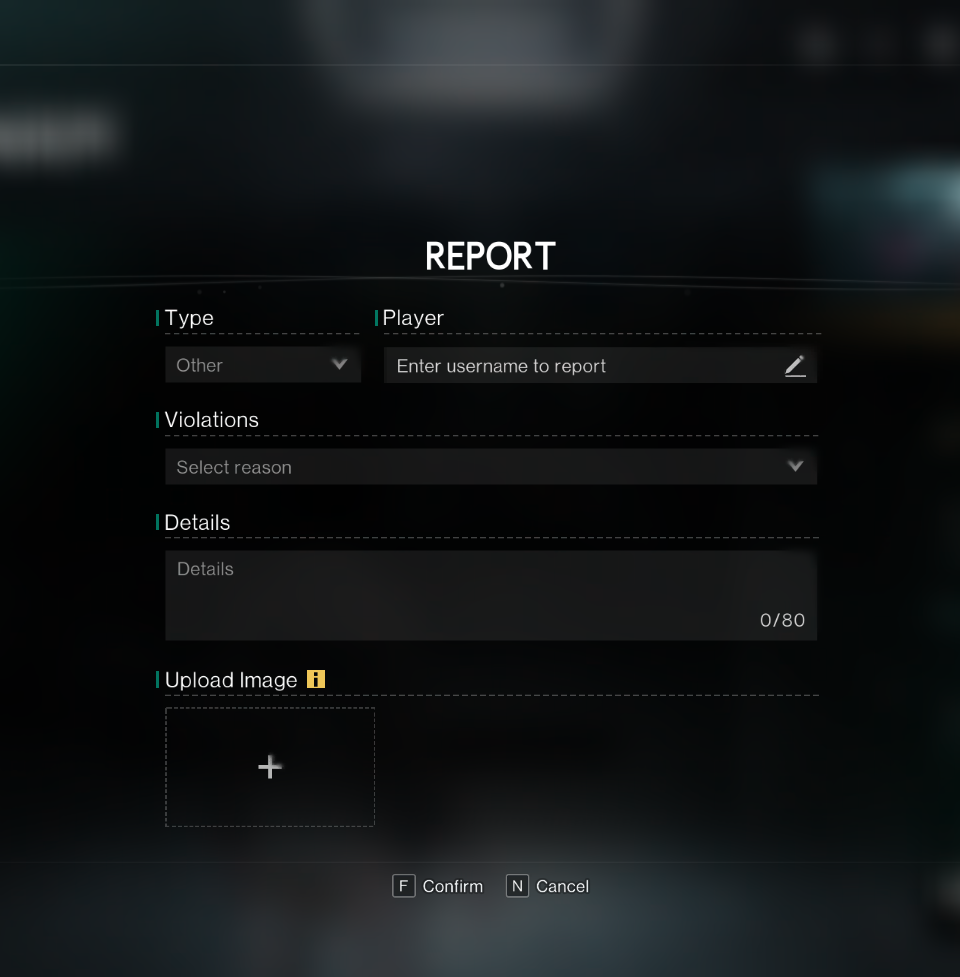Cancel the report form
The height and width of the screenshot is (977, 960).
pos(548,886)
